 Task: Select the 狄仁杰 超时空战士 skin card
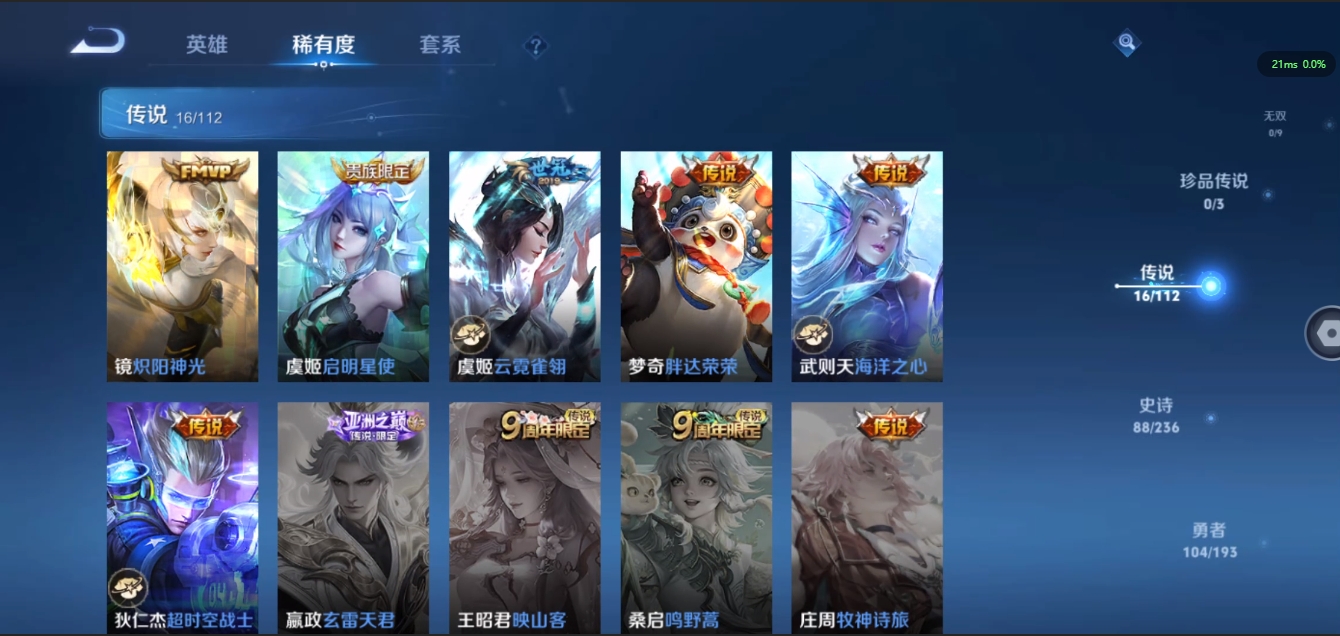(182, 517)
